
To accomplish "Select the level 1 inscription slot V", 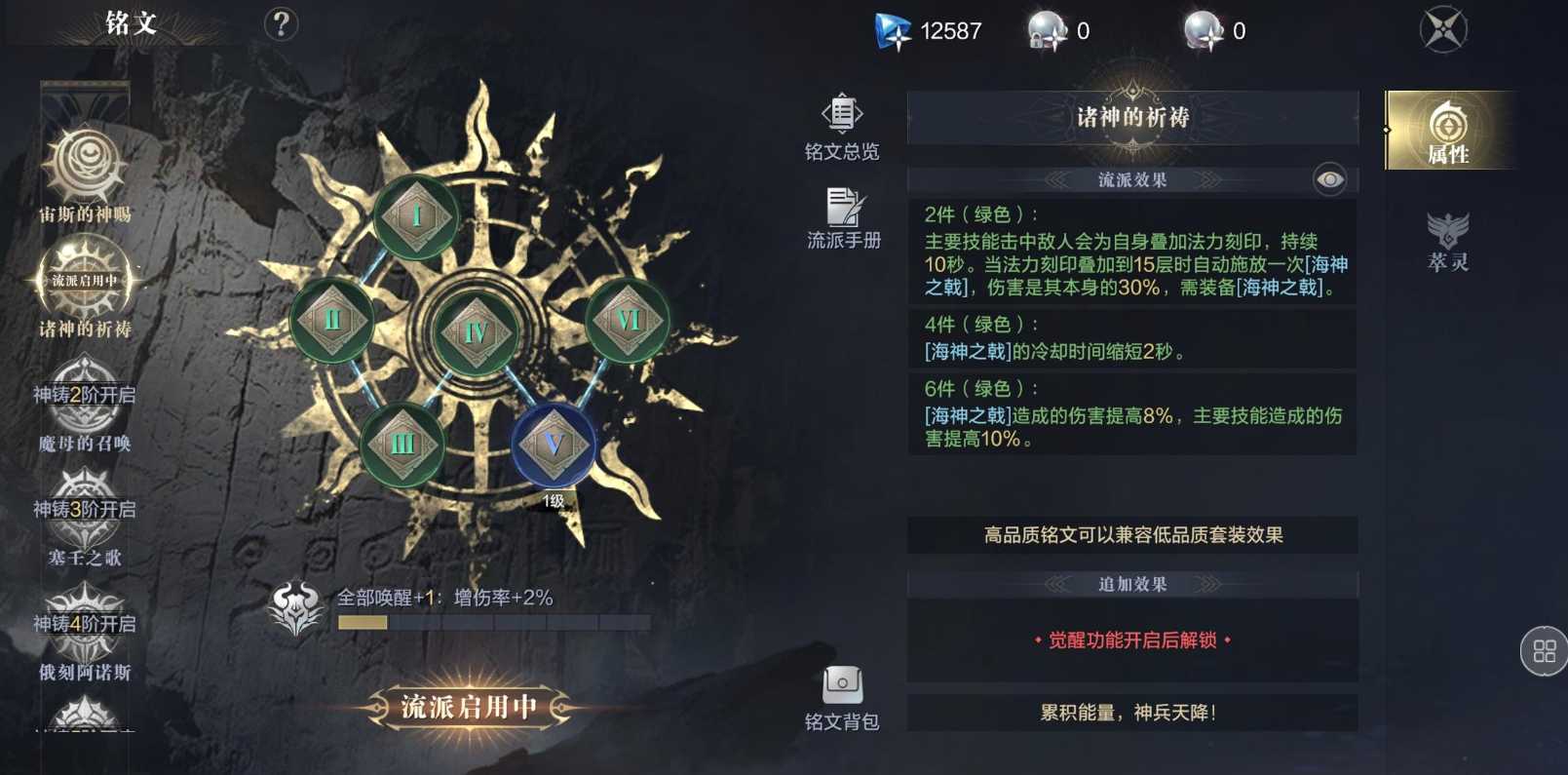I will coord(555,446).
